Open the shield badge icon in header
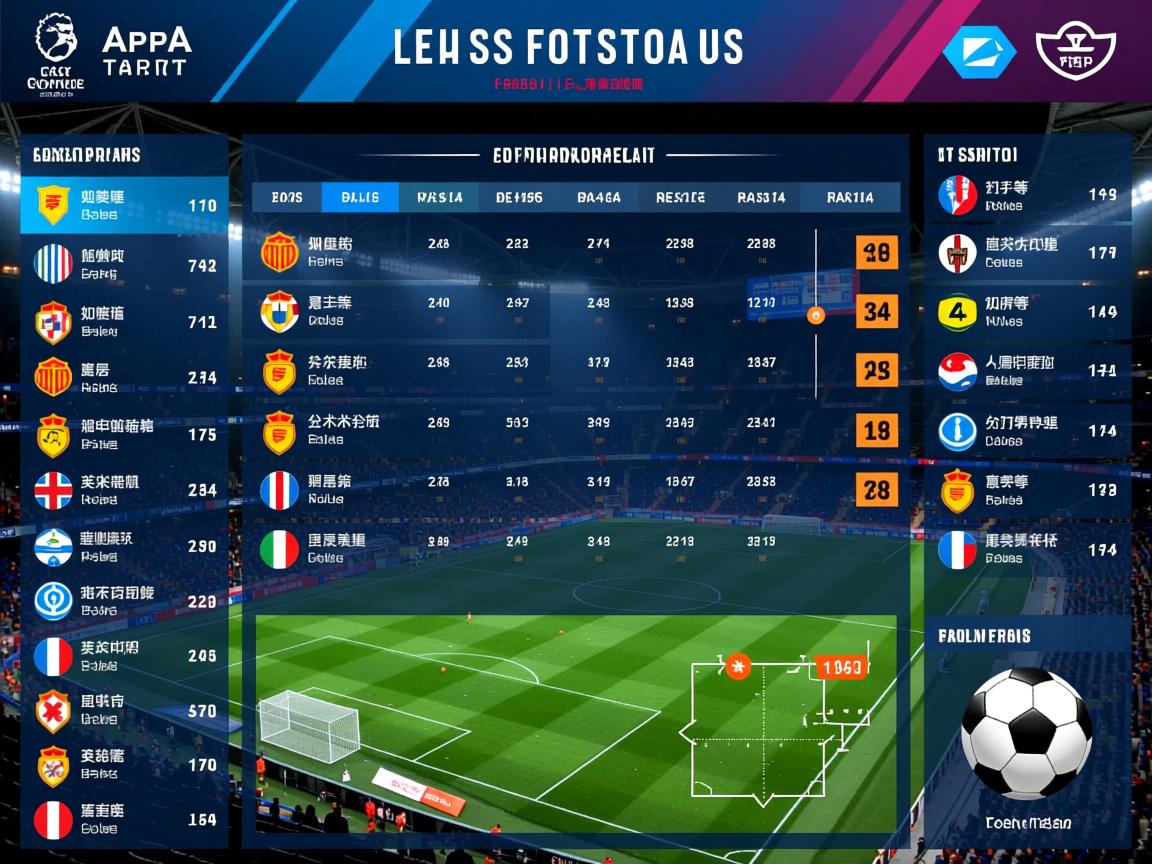 coord(1076,52)
